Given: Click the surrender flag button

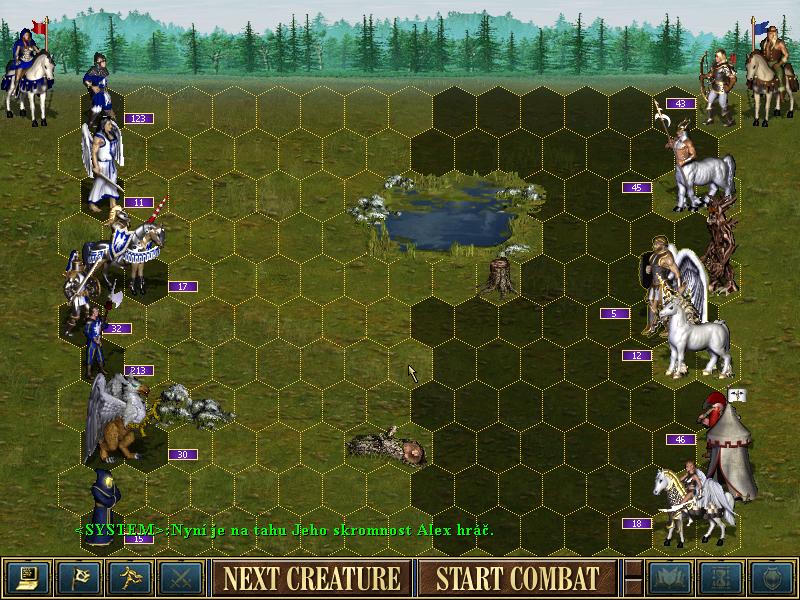Looking at the screenshot, I should 78,578.
